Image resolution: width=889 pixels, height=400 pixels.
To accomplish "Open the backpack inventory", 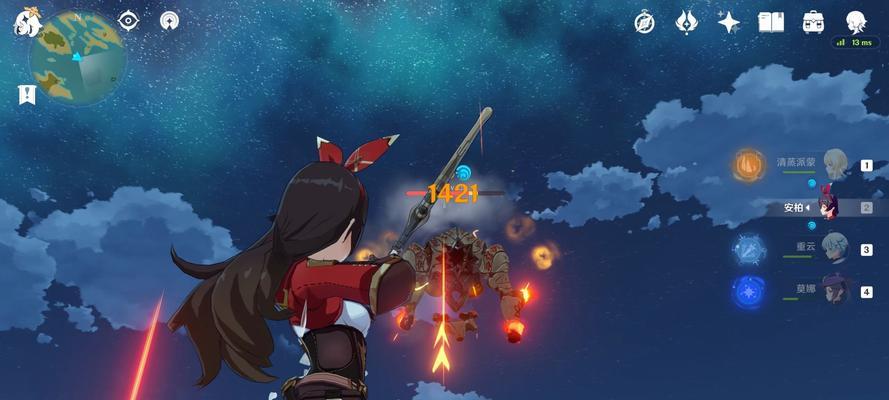I will point(813,22).
